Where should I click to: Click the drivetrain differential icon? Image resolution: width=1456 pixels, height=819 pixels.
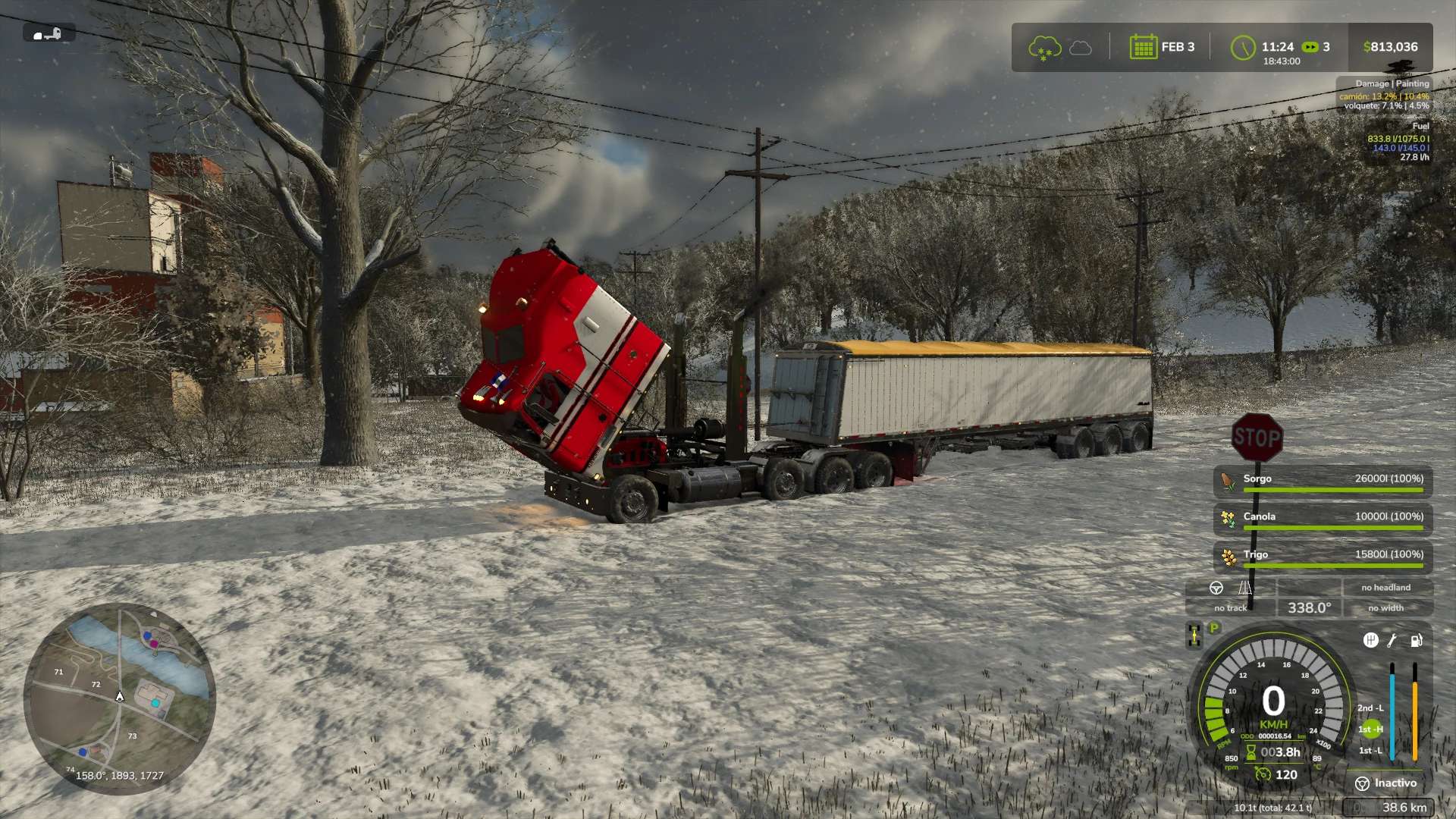click(1194, 635)
